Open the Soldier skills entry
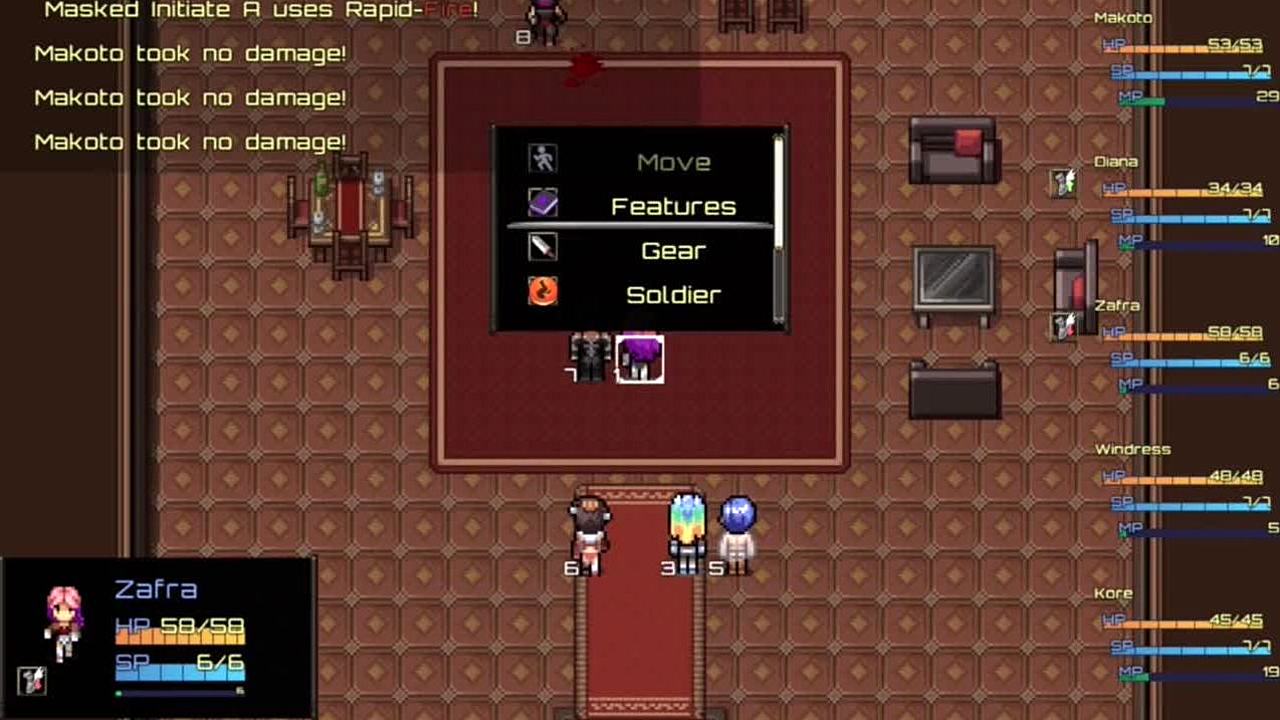The width and height of the screenshot is (1280, 720). (x=672, y=295)
